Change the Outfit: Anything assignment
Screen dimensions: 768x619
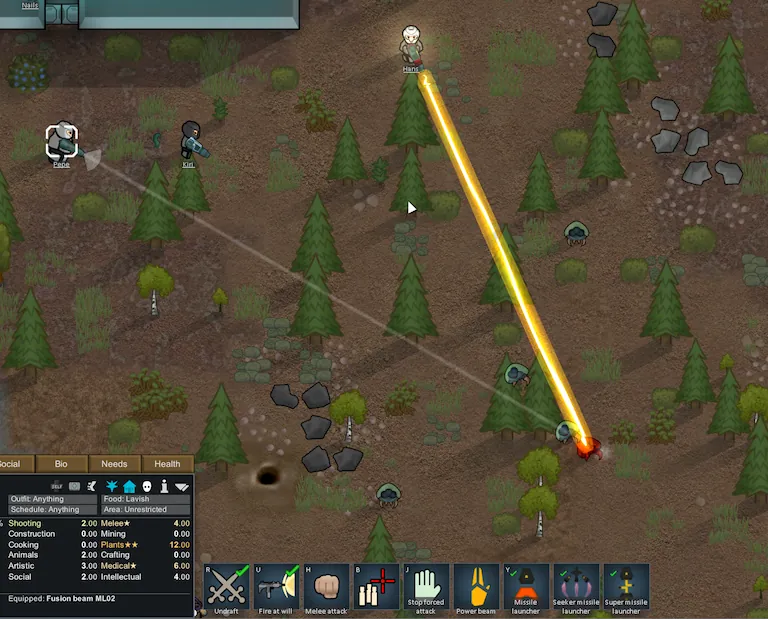[50, 499]
